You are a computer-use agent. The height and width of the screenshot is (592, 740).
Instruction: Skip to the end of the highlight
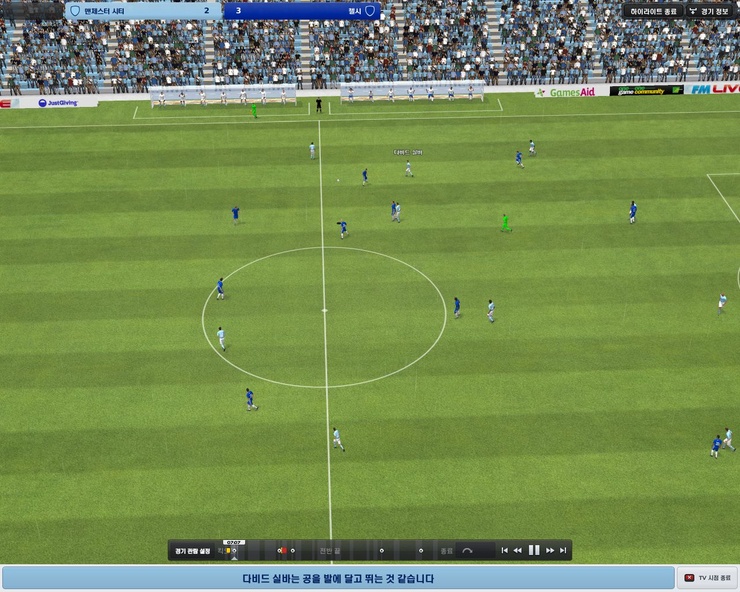[563, 550]
